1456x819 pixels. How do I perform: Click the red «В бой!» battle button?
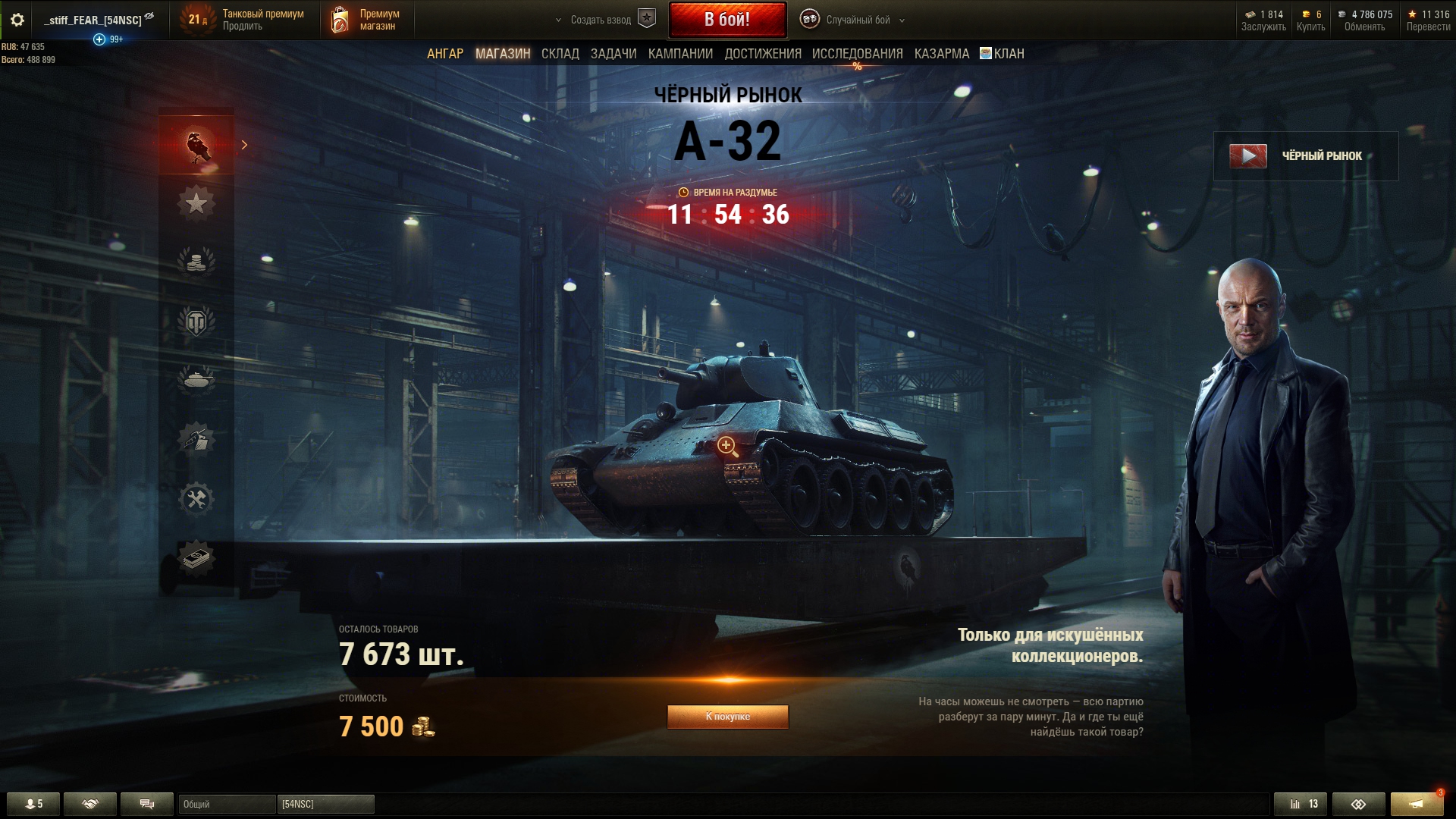pyautogui.click(x=726, y=20)
